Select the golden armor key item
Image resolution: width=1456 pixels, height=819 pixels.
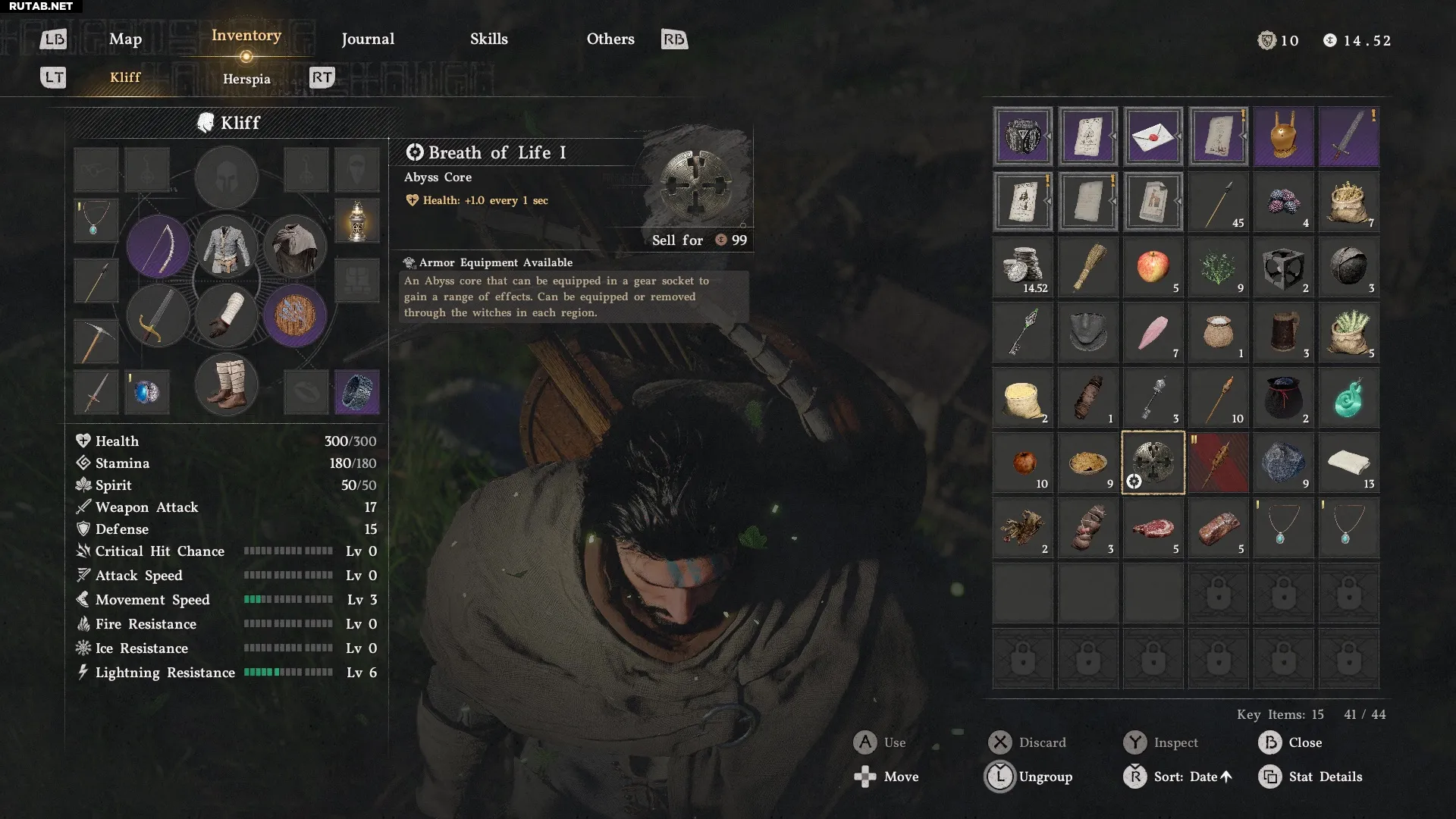(x=1283, y=136)
